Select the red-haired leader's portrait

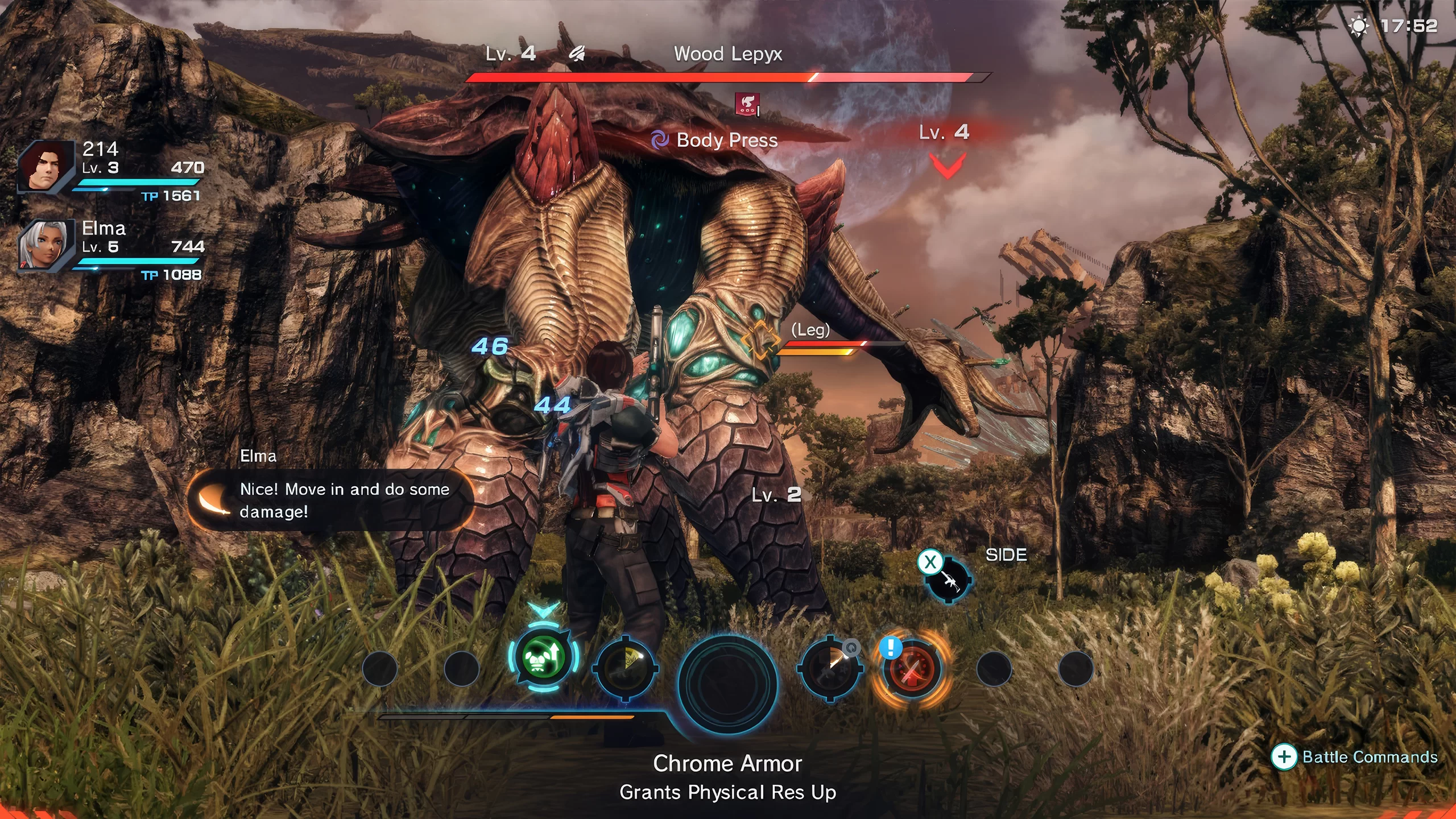click(x=45, y=166)
